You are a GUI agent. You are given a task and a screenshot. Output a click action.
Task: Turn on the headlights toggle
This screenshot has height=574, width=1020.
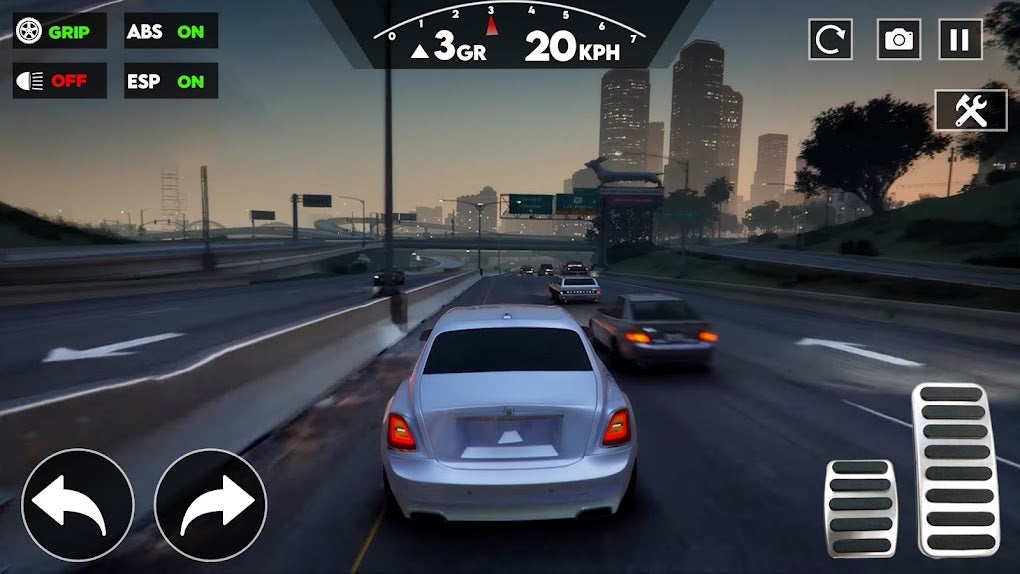click(60, 81)
